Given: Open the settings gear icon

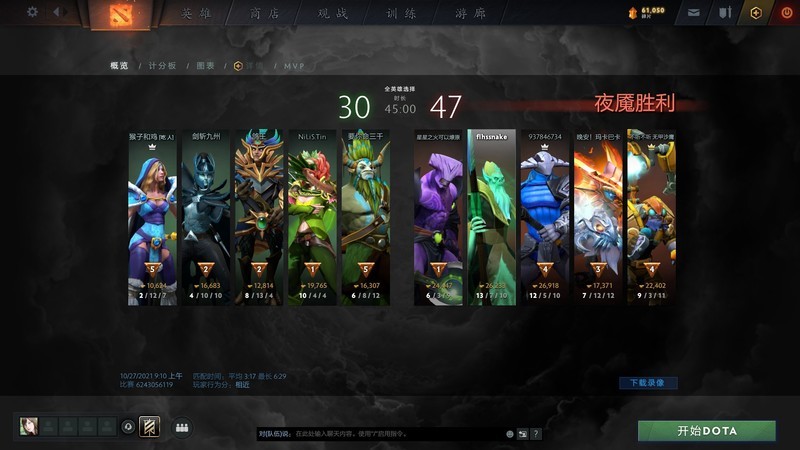Looking at the screenshot, I should point(32,12).
